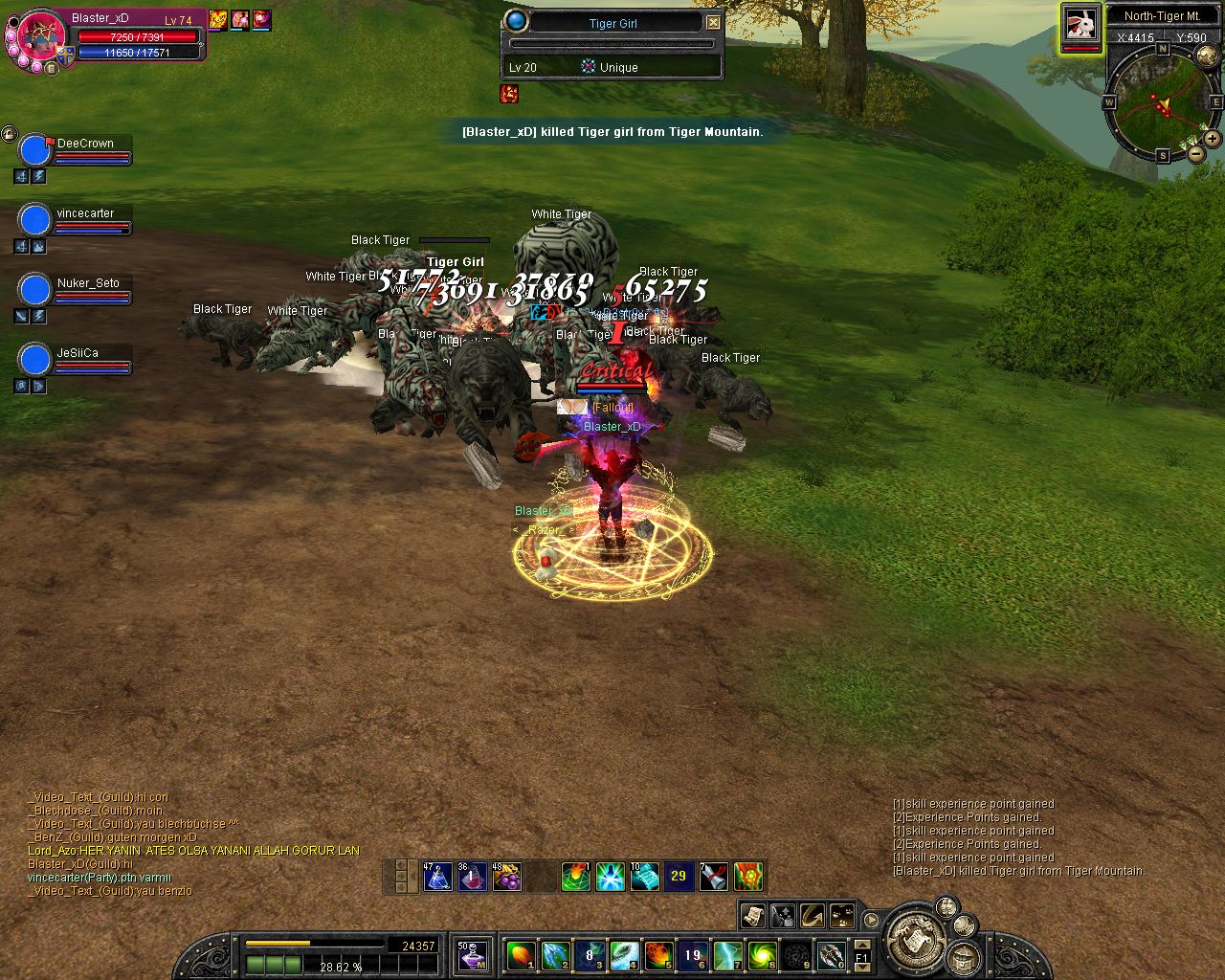Select party member vincecarter
This screenshot has width=1225, height=980.
[35, 220]
